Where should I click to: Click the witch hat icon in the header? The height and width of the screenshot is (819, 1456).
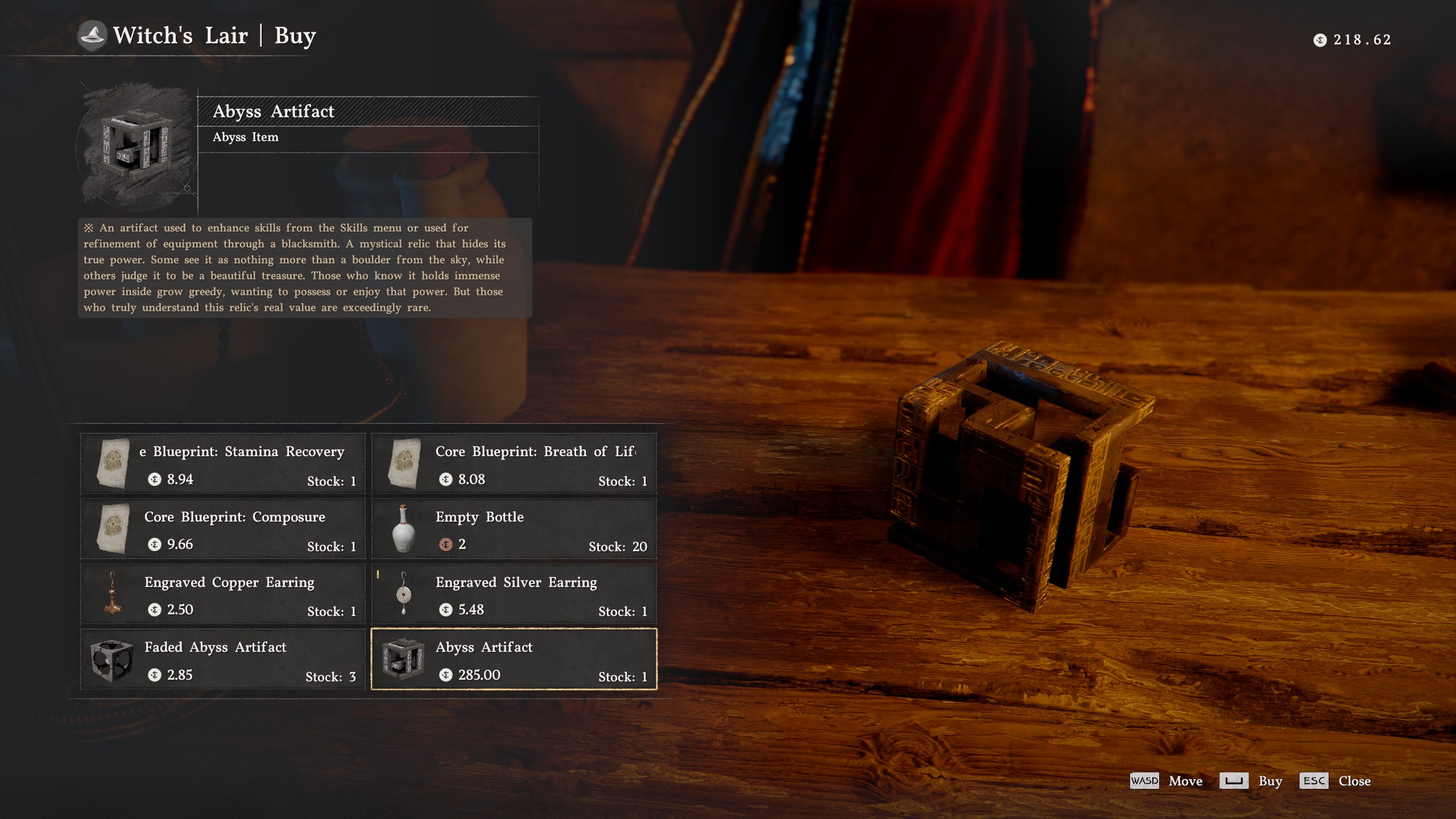[x=93, y=34]
